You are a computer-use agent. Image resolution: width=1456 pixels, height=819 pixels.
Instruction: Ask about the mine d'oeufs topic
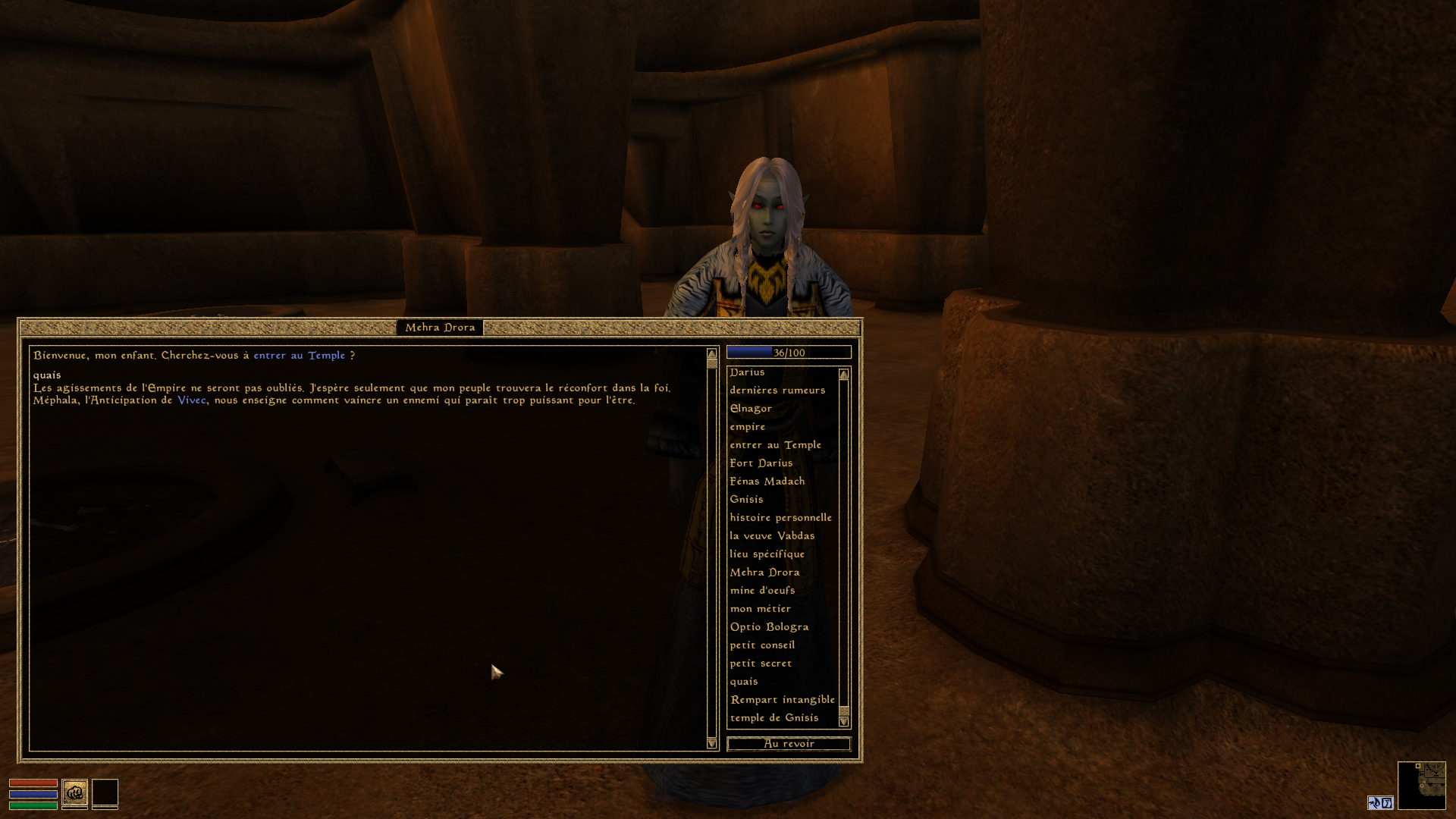point(762,591)
